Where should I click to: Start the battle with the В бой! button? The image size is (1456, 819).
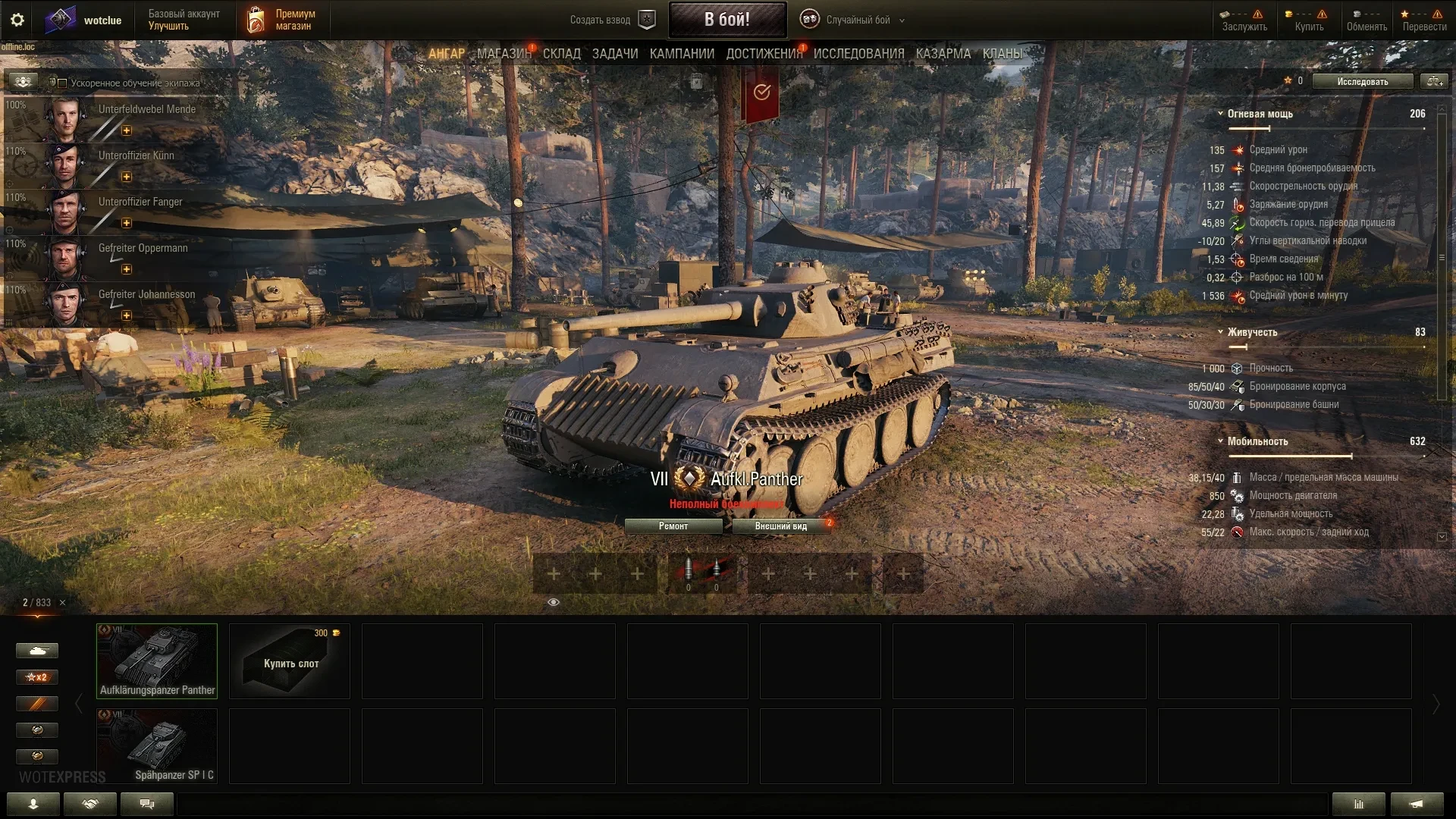[726, 20]
